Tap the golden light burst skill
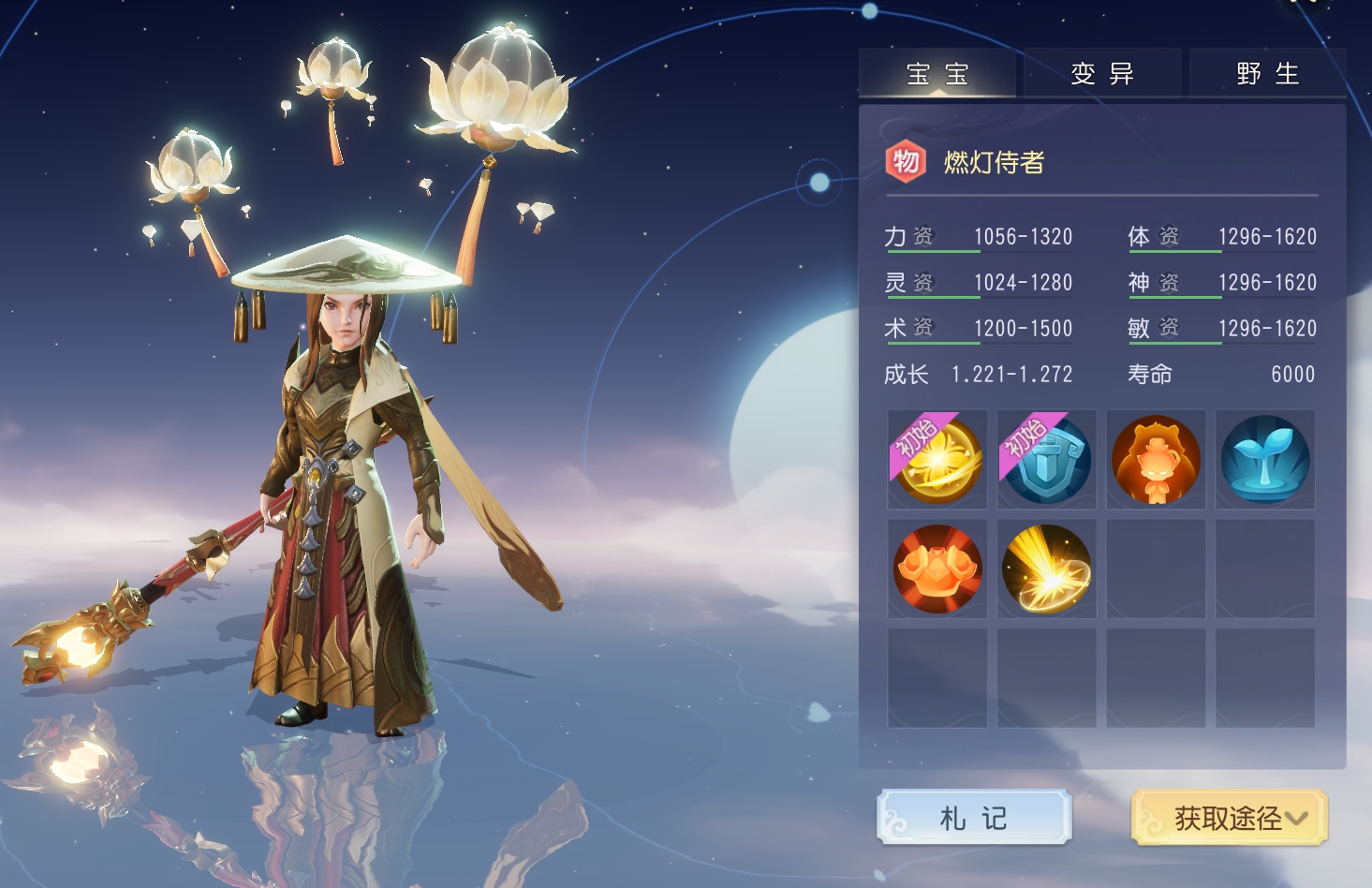This screenshot has width=1372, height=888. point(1047,569)
